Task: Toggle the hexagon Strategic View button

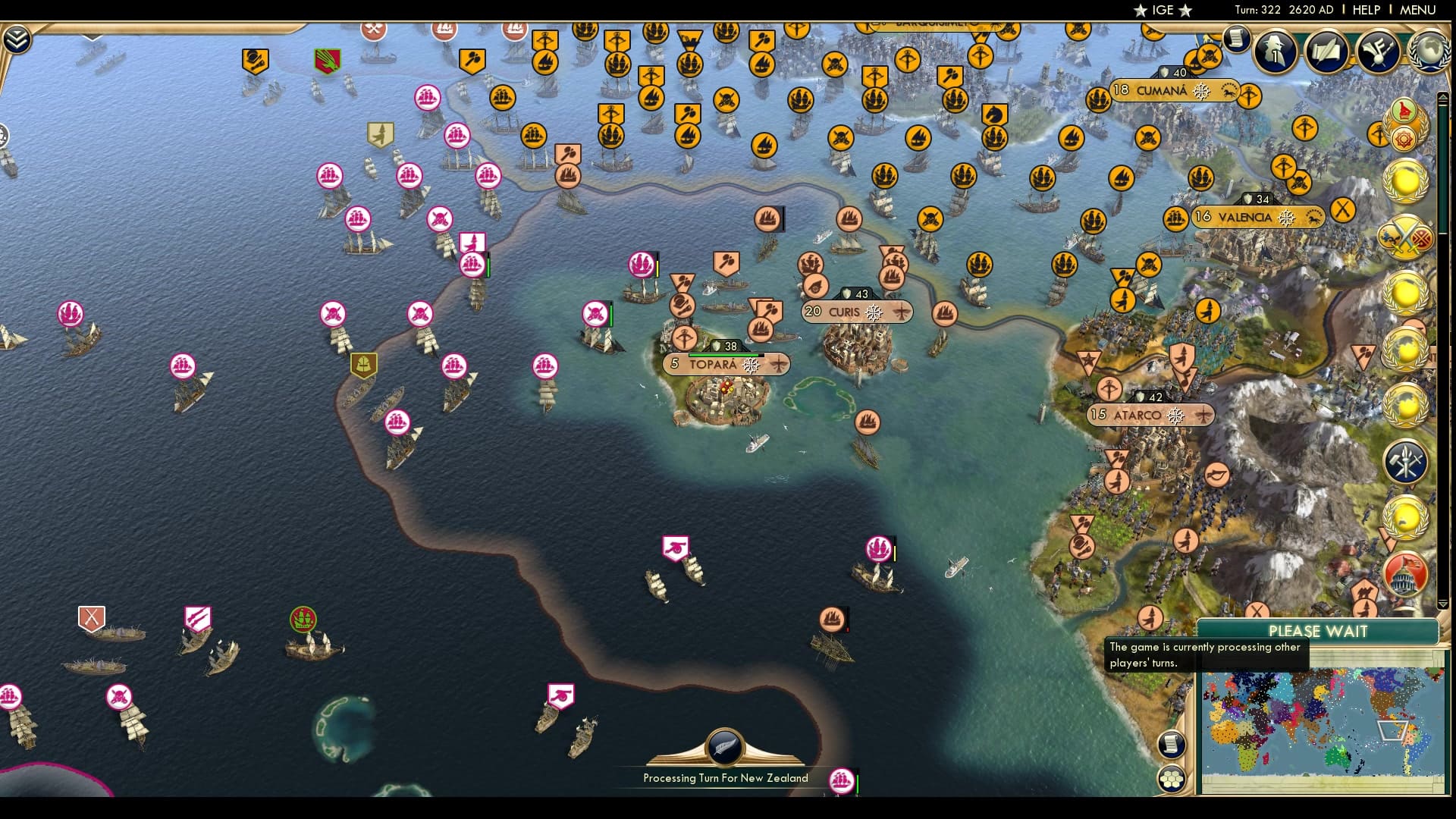Action: coord(1174,777)
